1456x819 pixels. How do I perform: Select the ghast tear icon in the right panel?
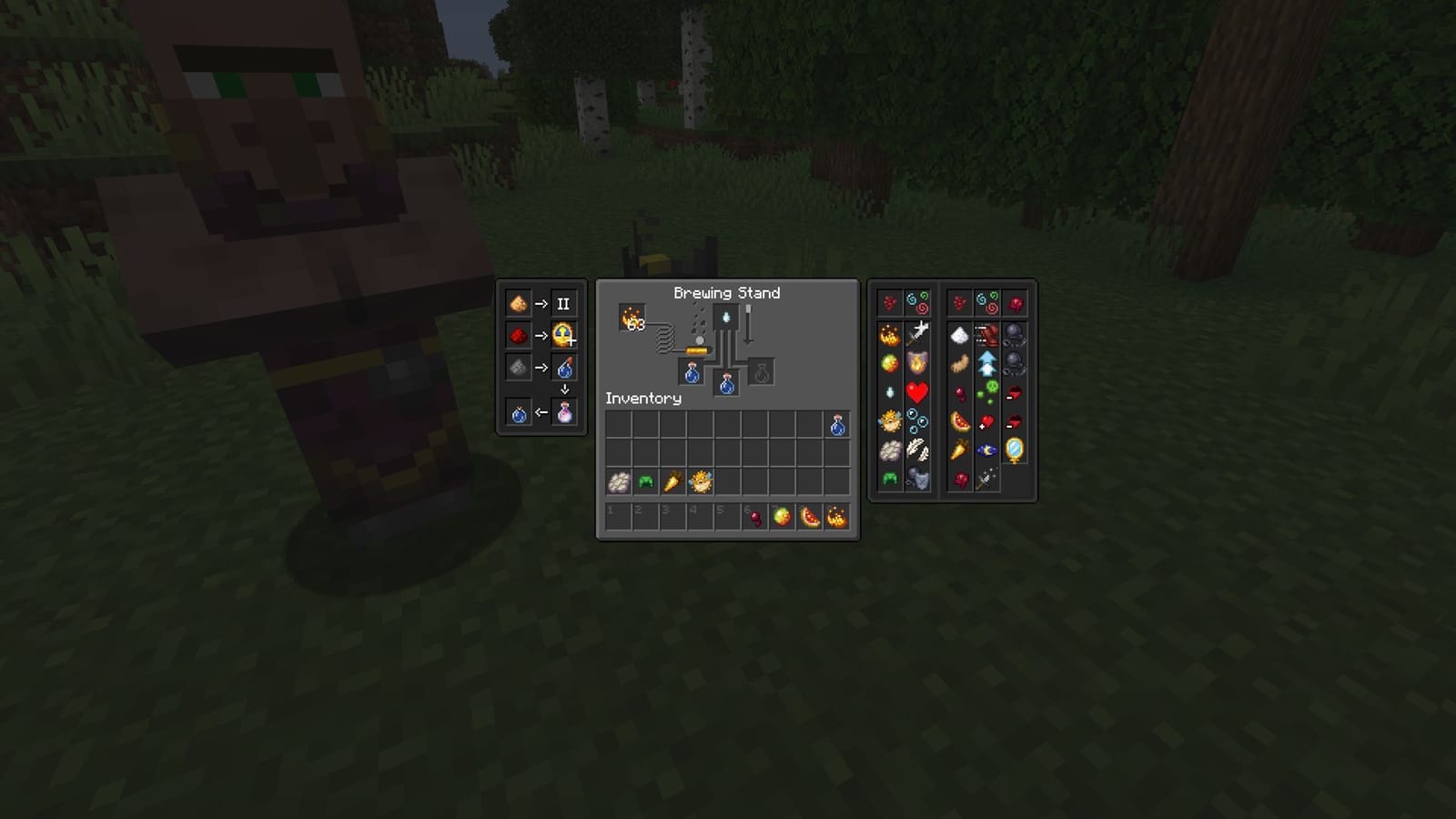point(889,391)
